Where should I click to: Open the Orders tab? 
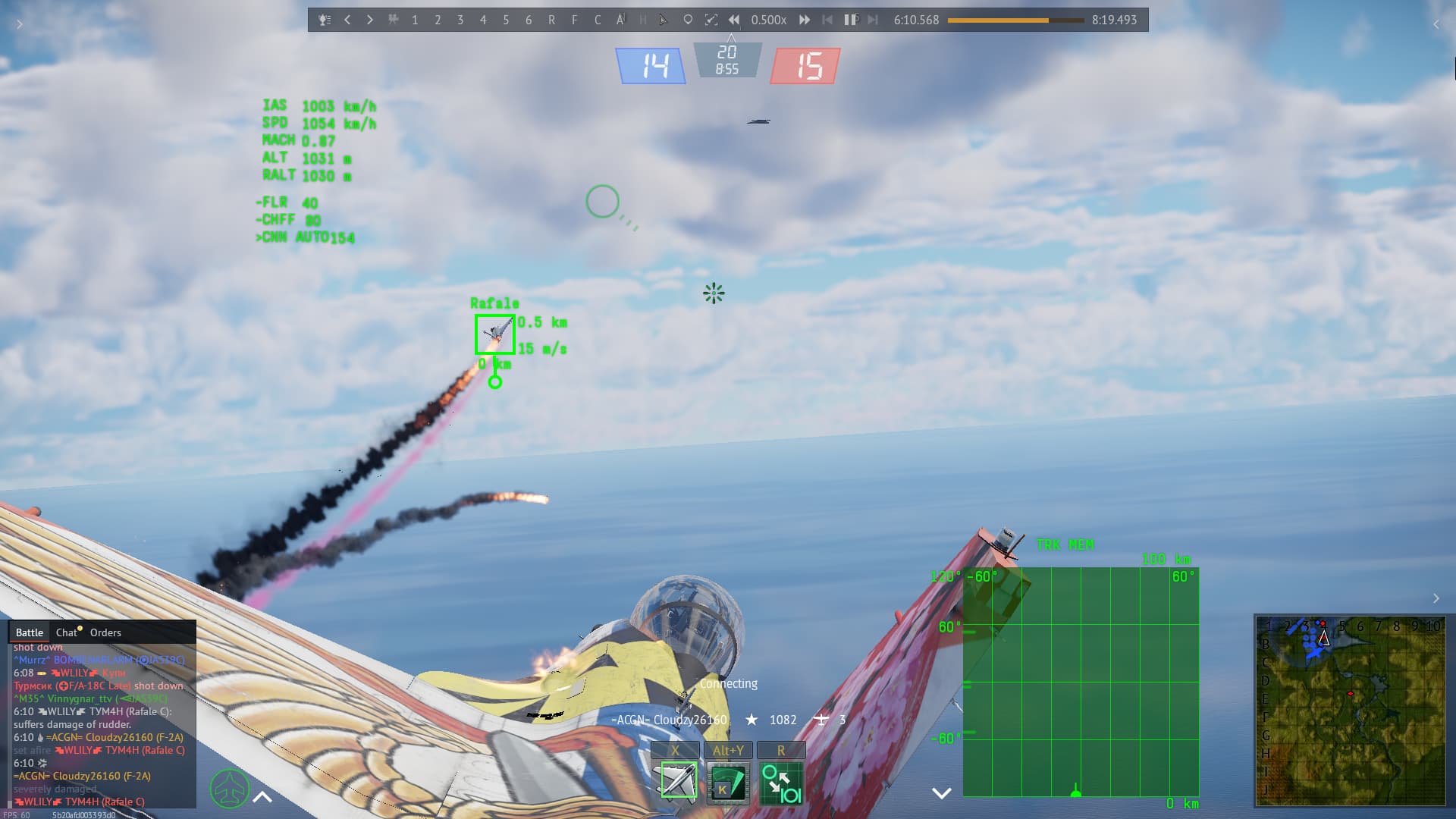(105, 632)
